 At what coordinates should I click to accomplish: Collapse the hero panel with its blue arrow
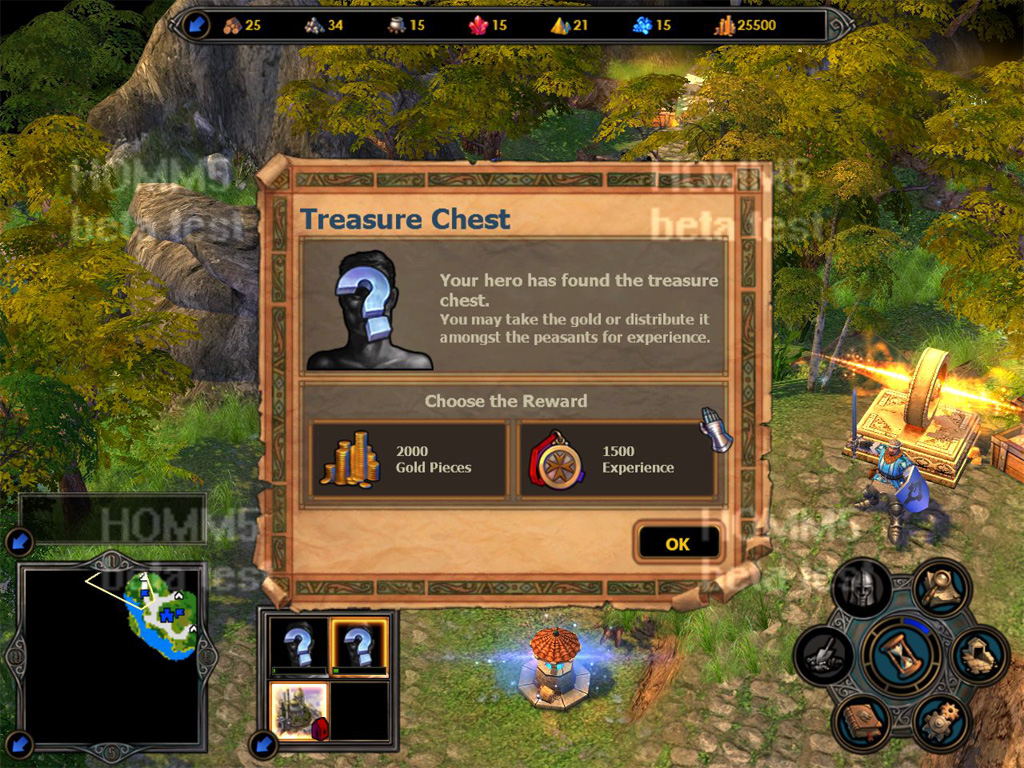262,744
